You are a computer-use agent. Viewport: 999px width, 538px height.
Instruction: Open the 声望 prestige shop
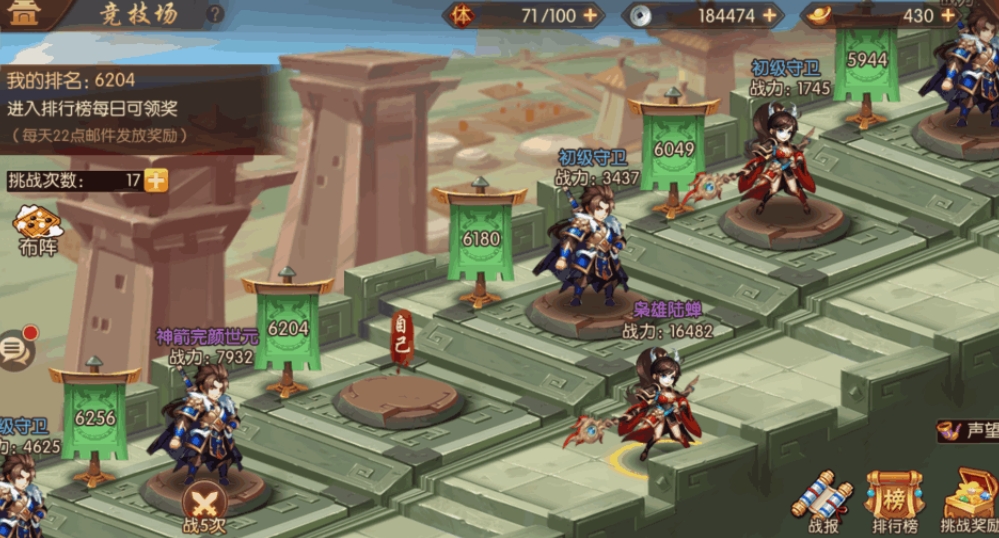966,430
